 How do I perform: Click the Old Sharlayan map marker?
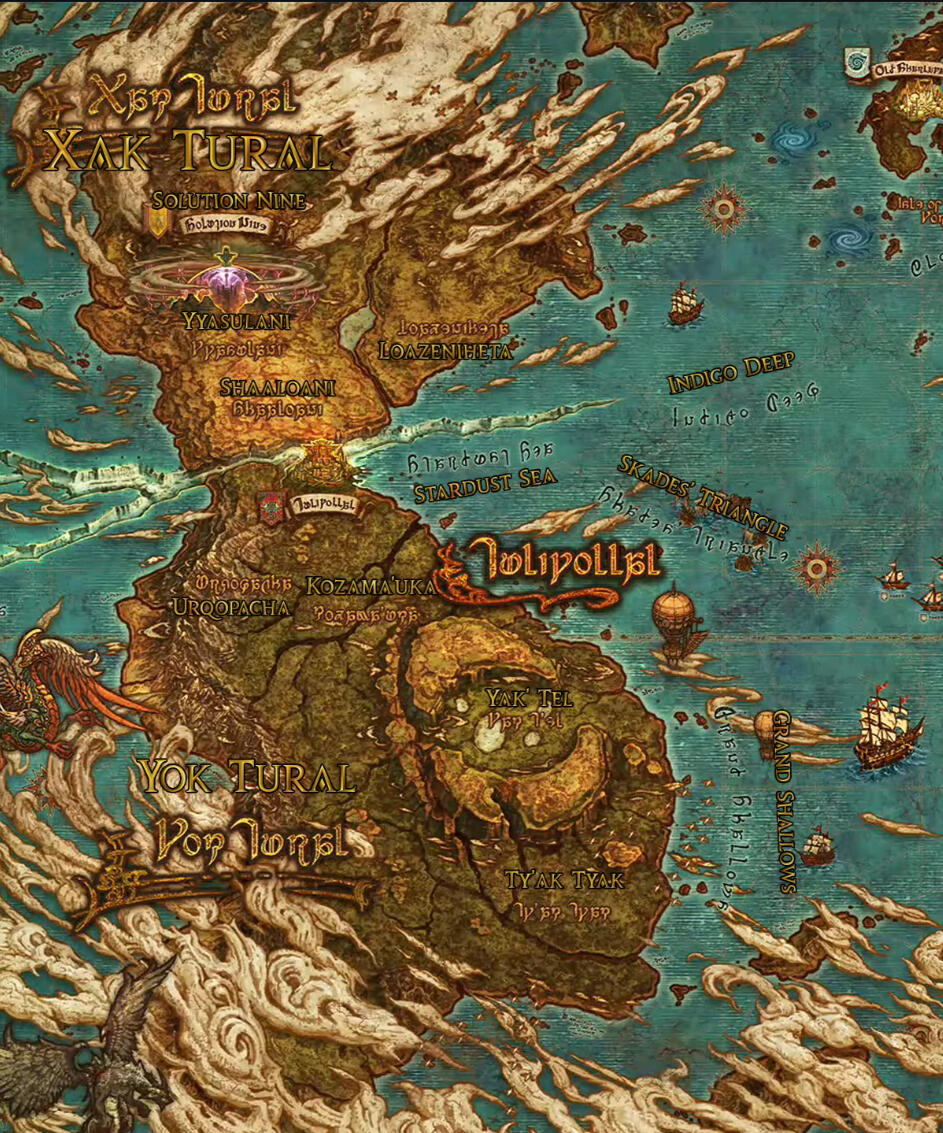point(857,62)
